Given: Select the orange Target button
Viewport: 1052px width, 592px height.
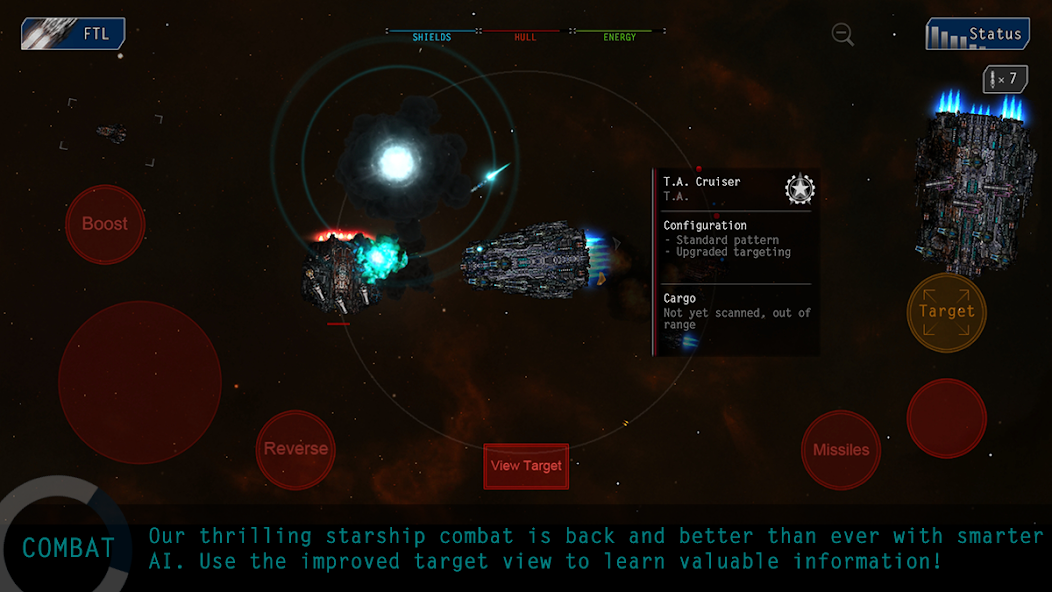Looking at the screenshot, I should pyautogui.click(x=946, y=312).
